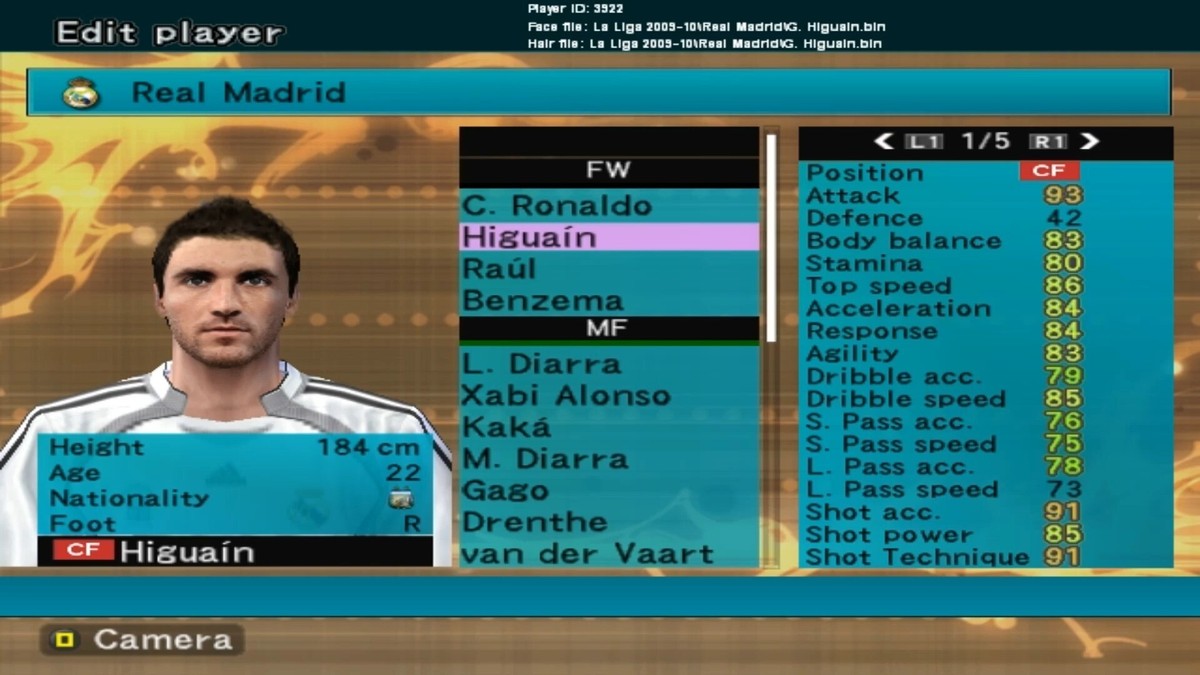Select C. Ronaldo in the player list
Viewport: 1200px width, 675px height.
pos(608,206)
